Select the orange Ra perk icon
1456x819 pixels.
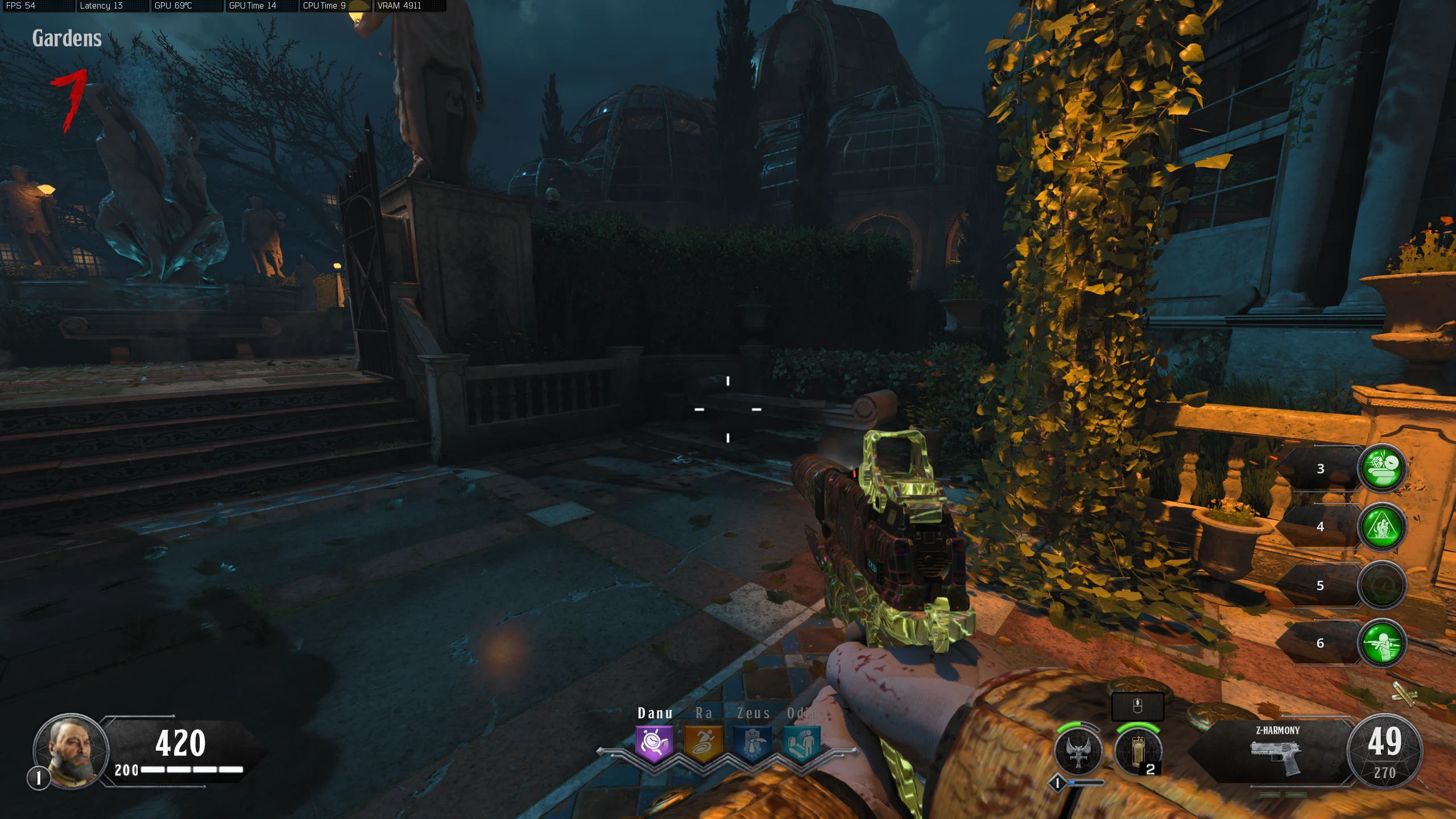coord(703,743)
